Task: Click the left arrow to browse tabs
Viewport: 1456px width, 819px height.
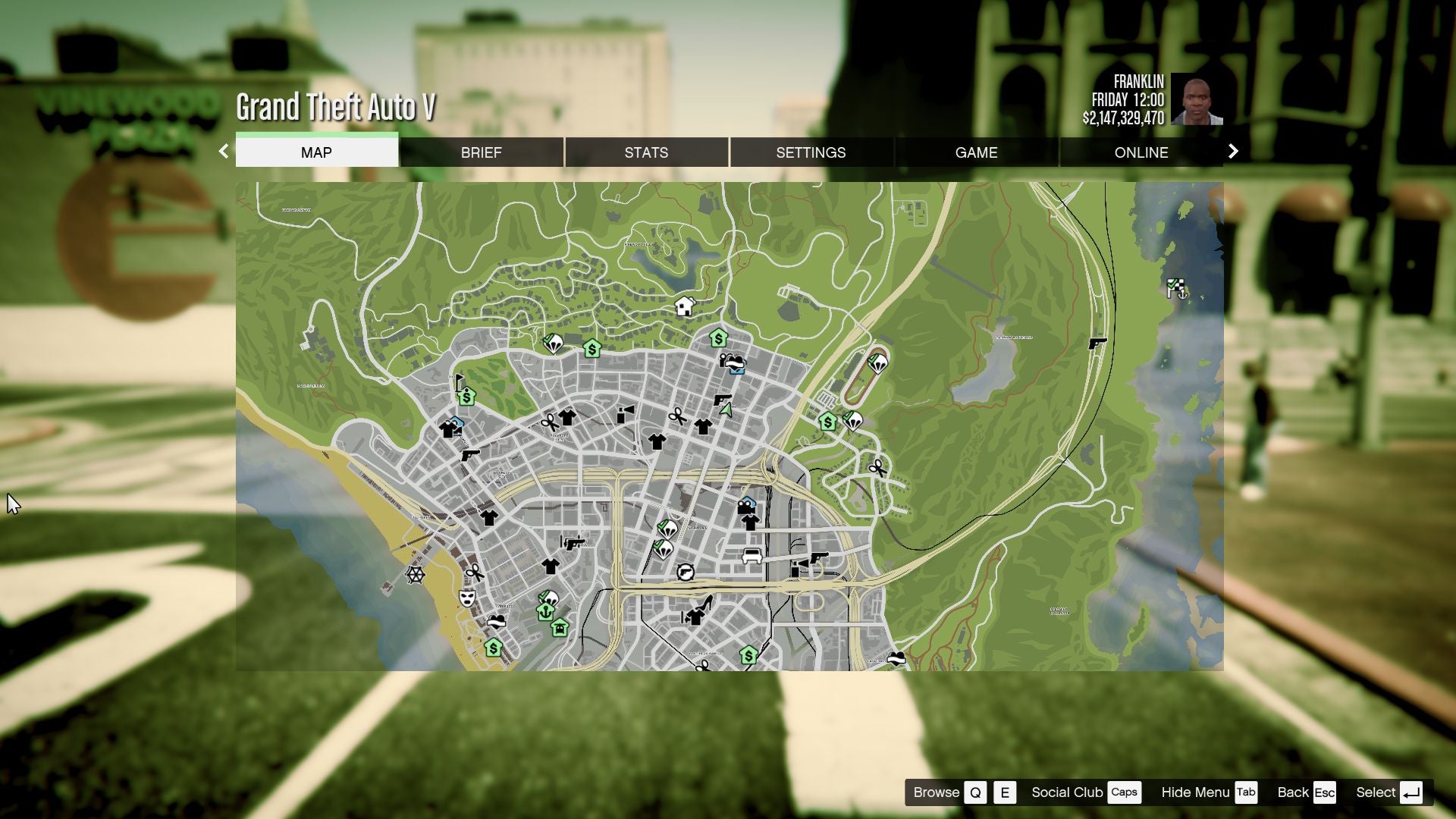Action: pyautogui.click(x=223, y=152)
